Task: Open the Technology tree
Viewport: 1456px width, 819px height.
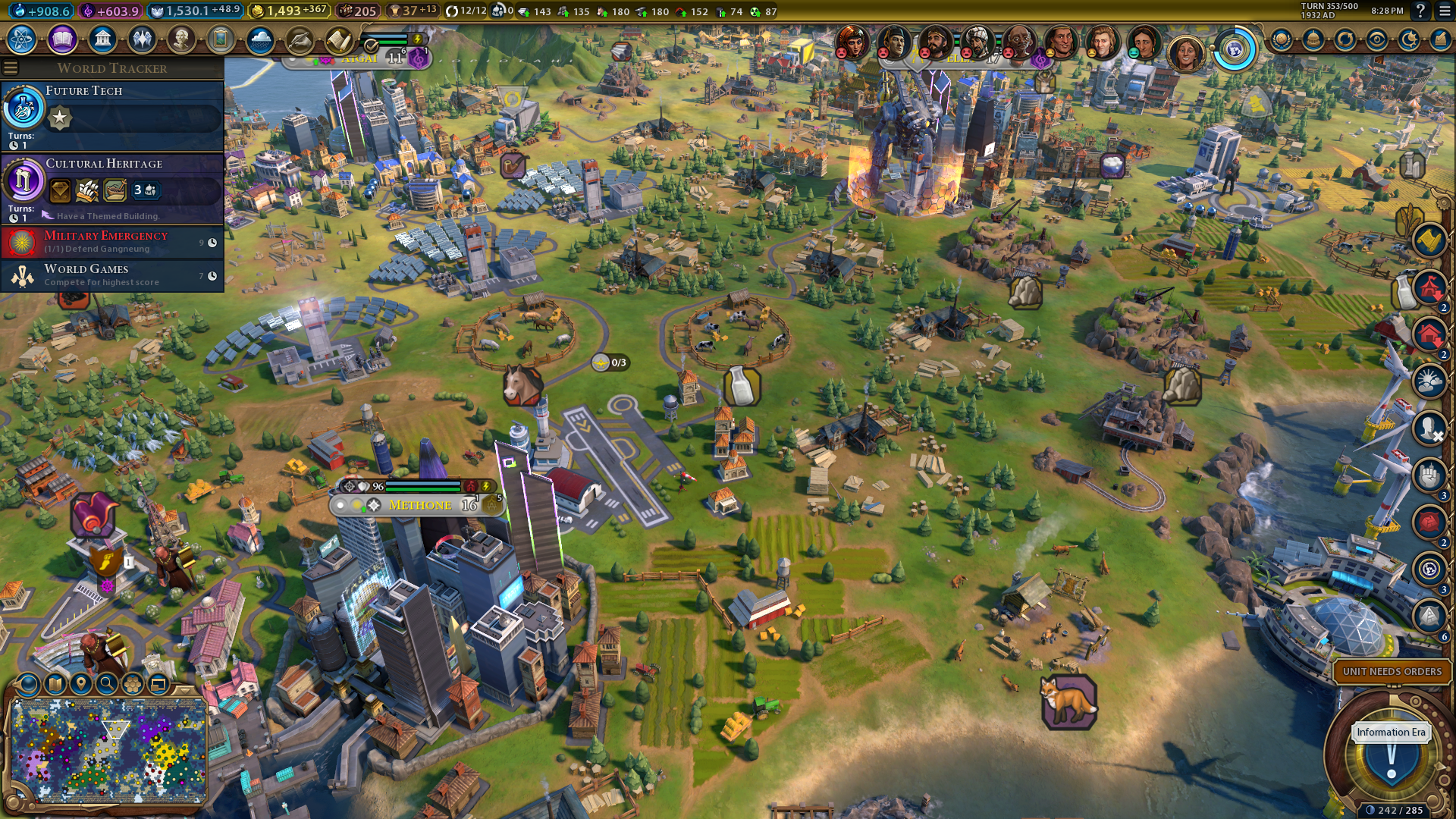Action: [22, 39]
